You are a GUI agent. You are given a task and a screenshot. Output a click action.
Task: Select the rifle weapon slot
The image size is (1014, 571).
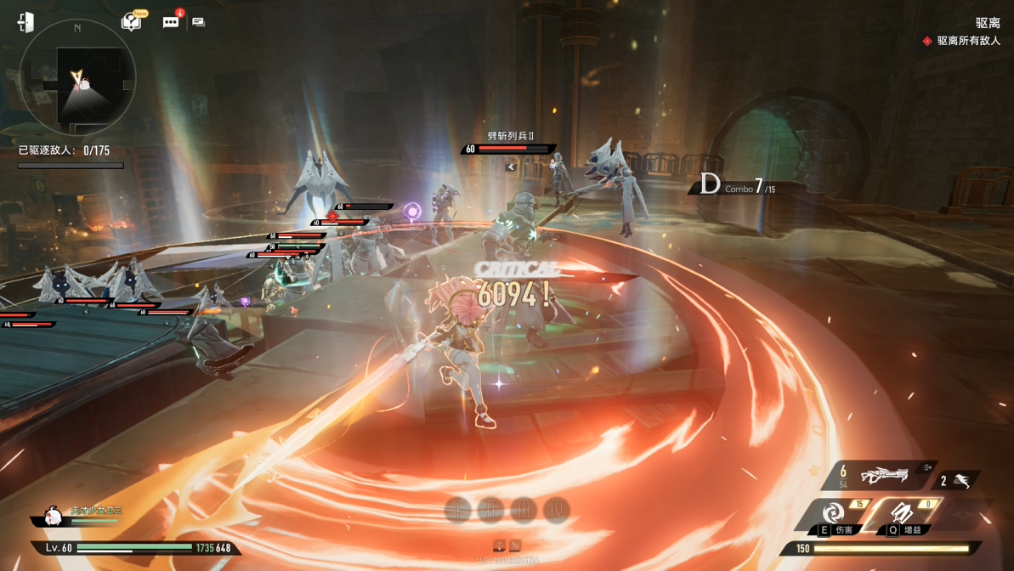point(884,476)
